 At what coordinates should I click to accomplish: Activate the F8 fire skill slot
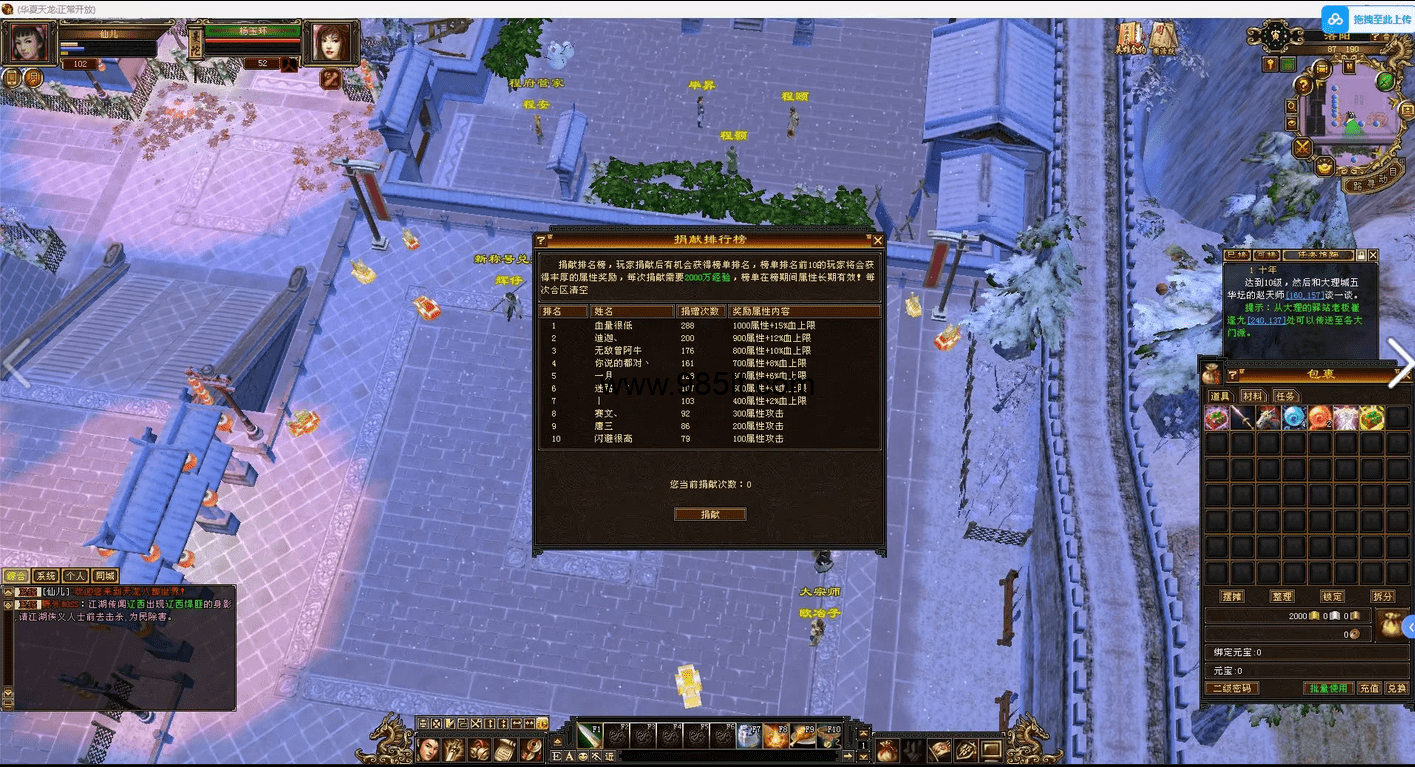[776, 736]
